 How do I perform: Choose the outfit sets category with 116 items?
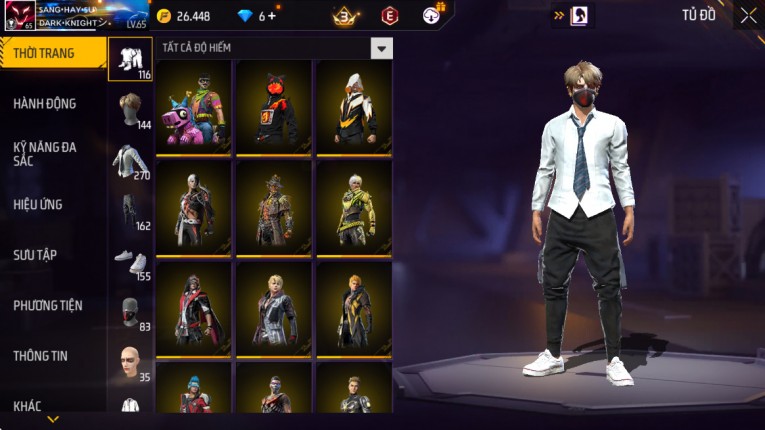coord(130,60)
